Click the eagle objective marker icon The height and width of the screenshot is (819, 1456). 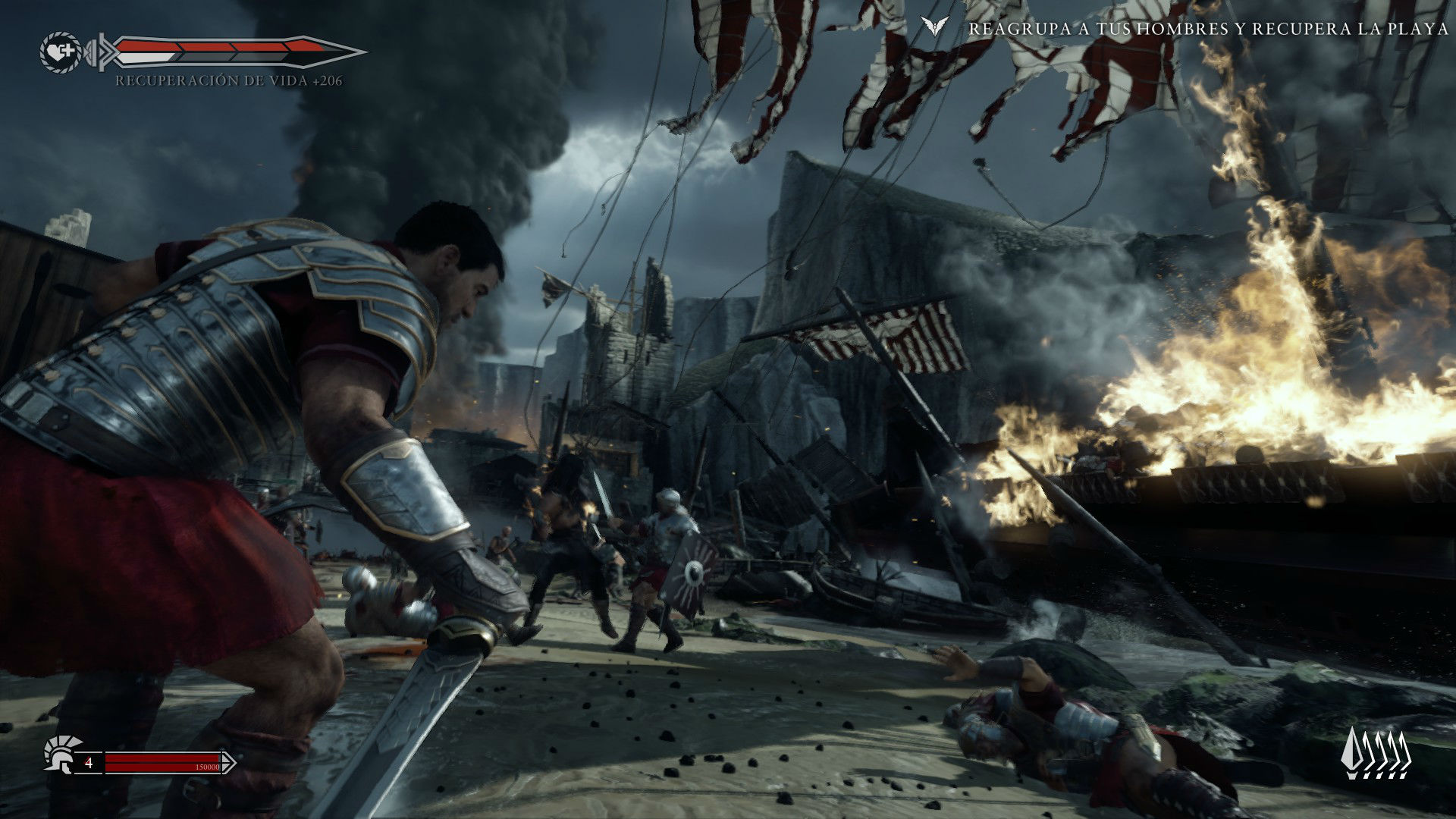[937, 28]
